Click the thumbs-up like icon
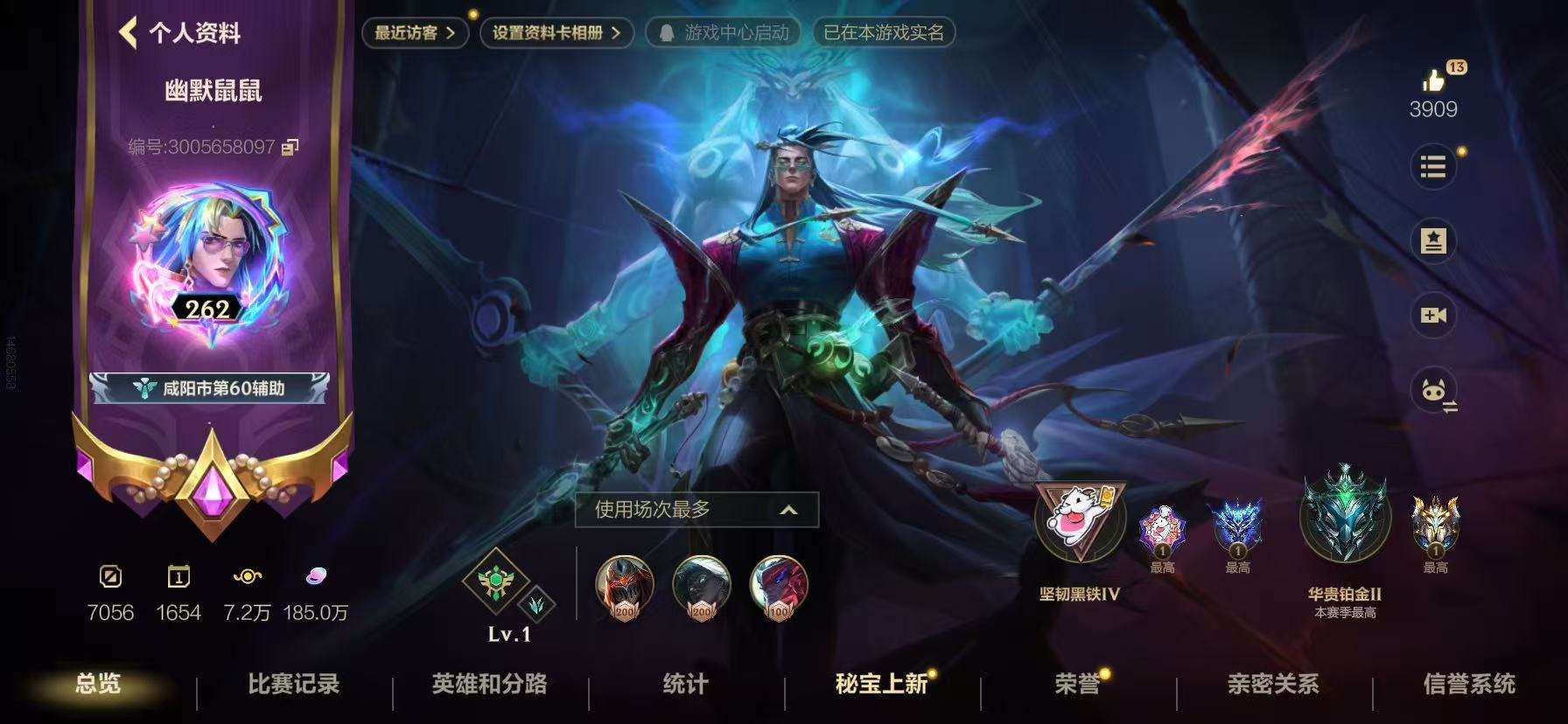 (1435, 79)
